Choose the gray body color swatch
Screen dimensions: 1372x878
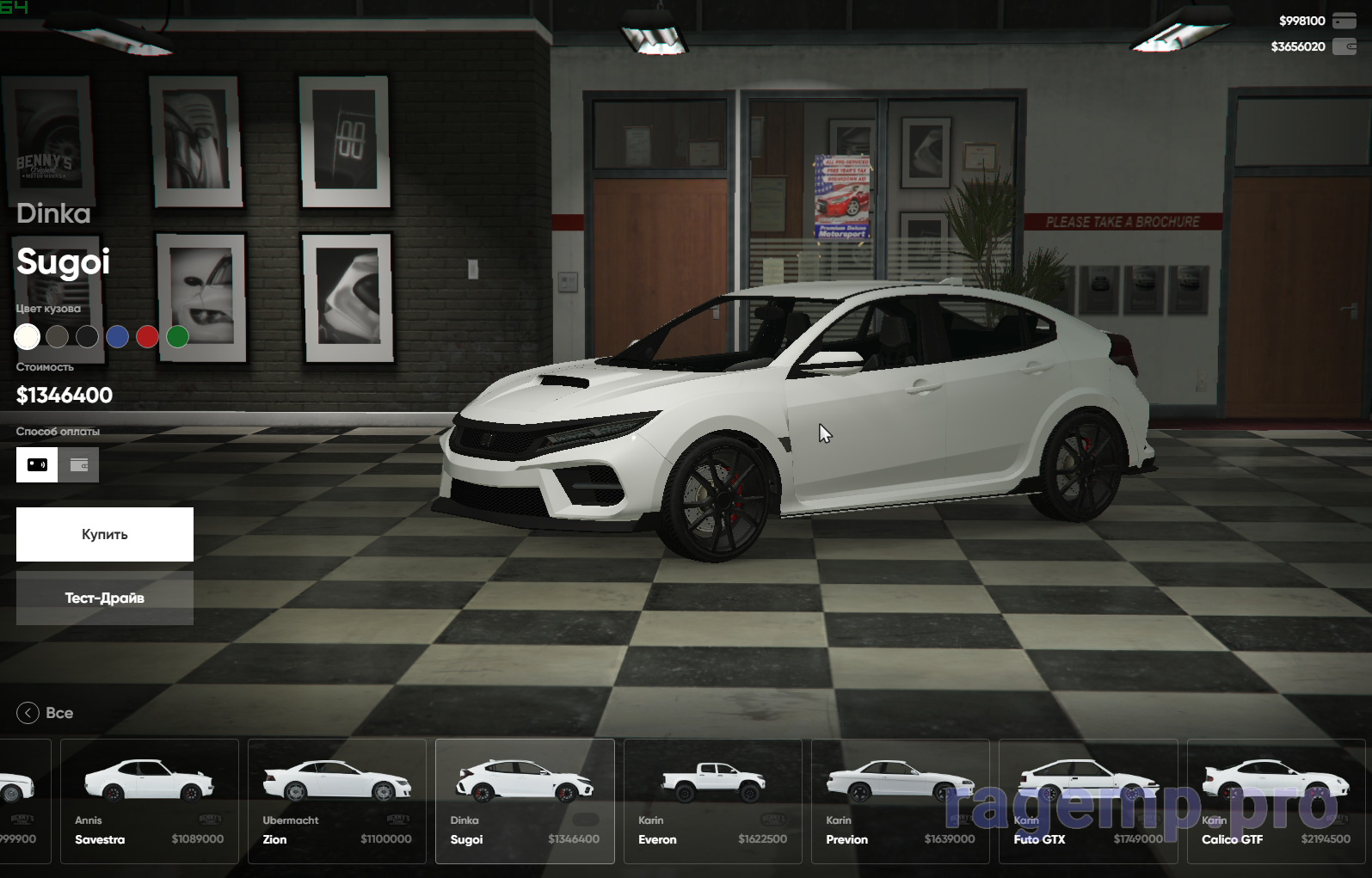pyautogui.click(x=58, y=337)
